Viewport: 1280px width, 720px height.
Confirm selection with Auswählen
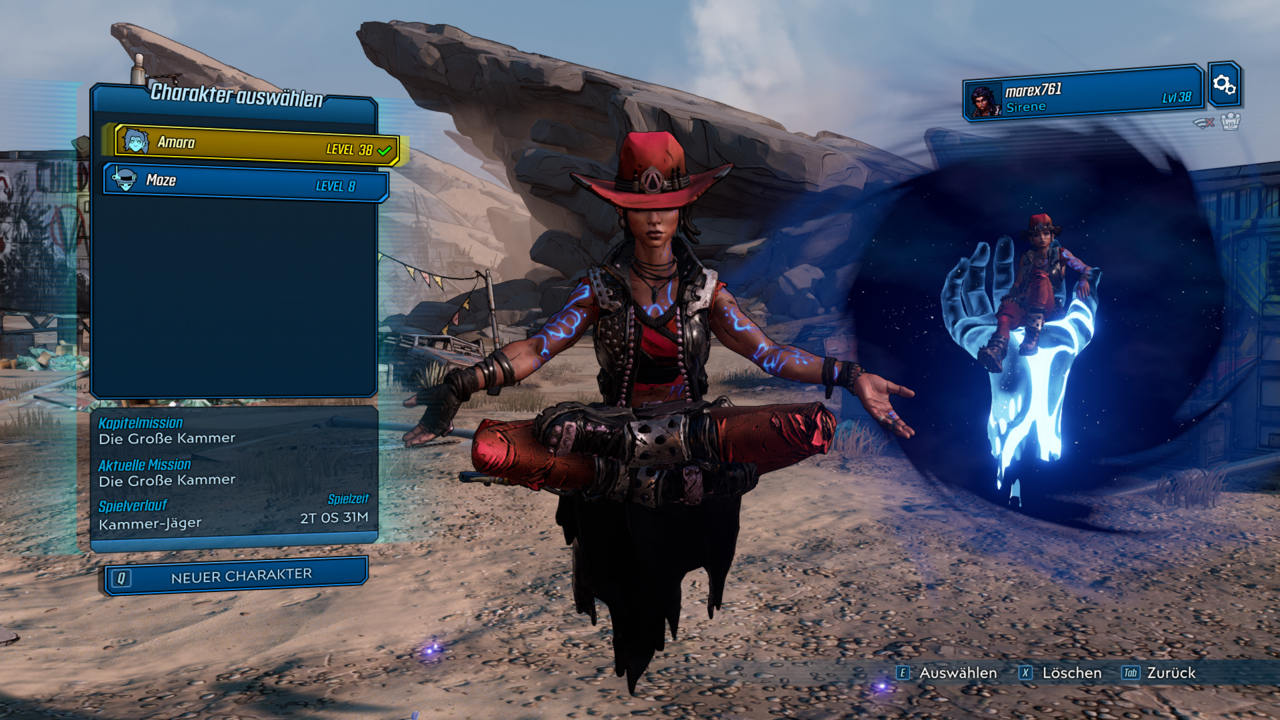tap(947, 673)
